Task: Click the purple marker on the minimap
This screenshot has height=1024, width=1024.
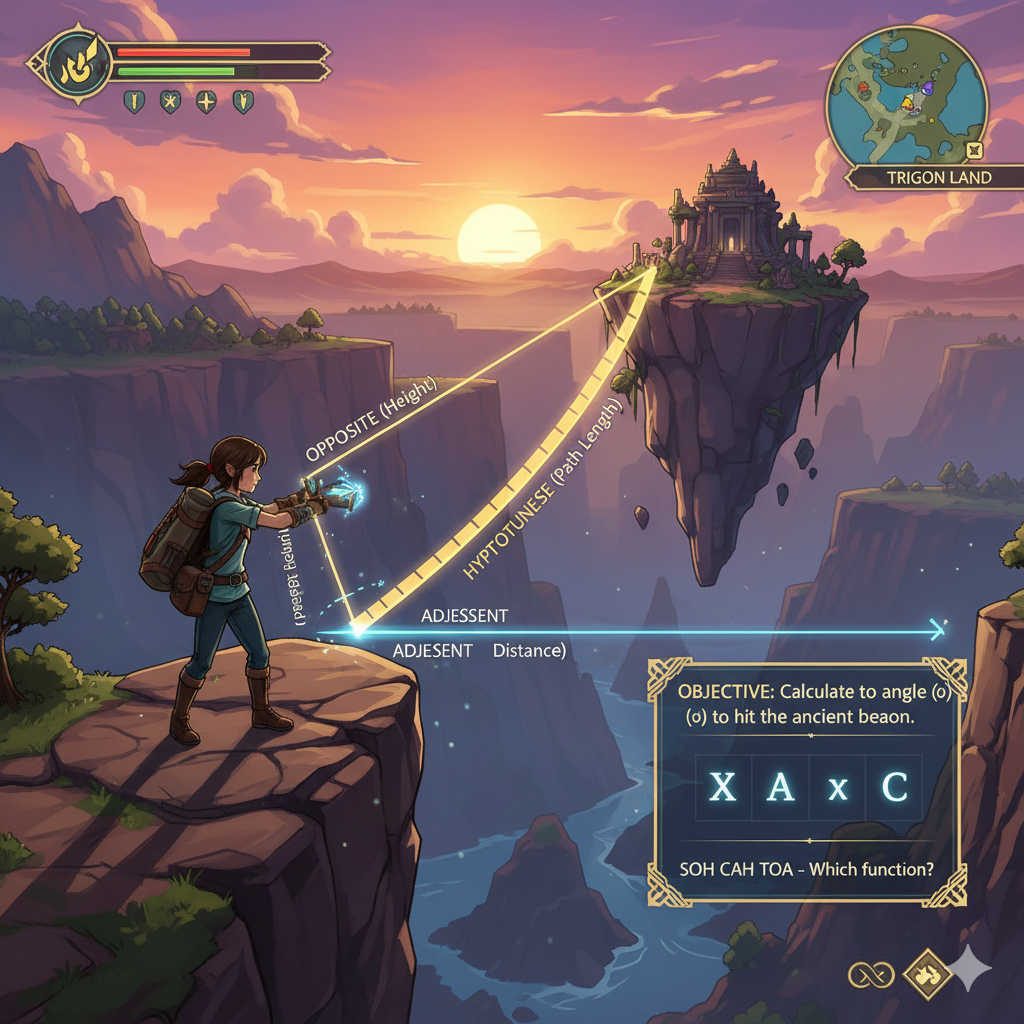Action: click(x=927, y=89)
